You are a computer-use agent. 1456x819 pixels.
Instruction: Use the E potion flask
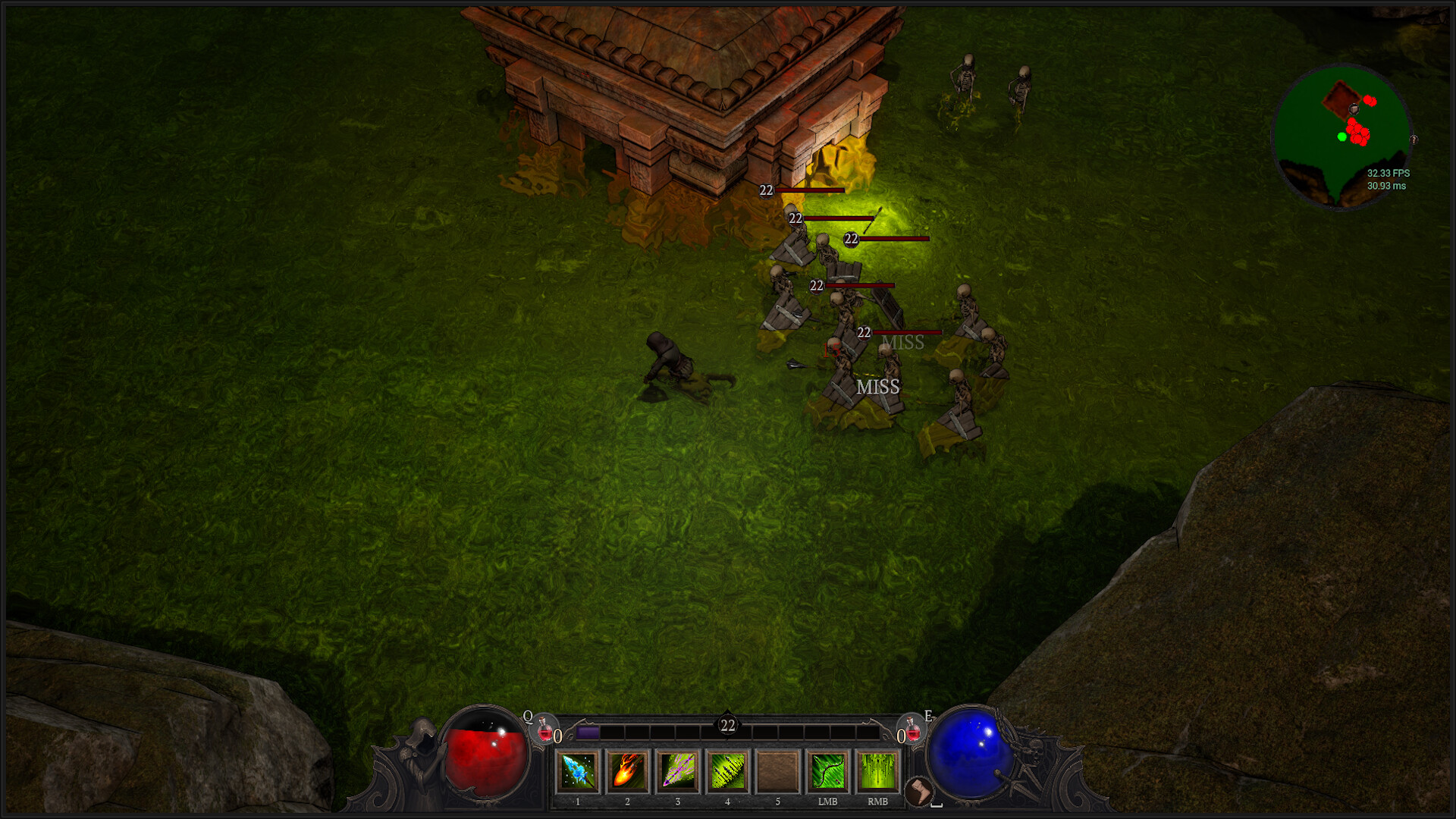914,730
